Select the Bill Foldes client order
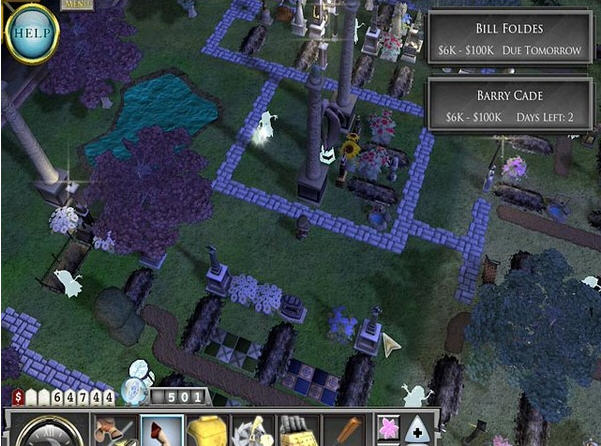 point(512,38)
